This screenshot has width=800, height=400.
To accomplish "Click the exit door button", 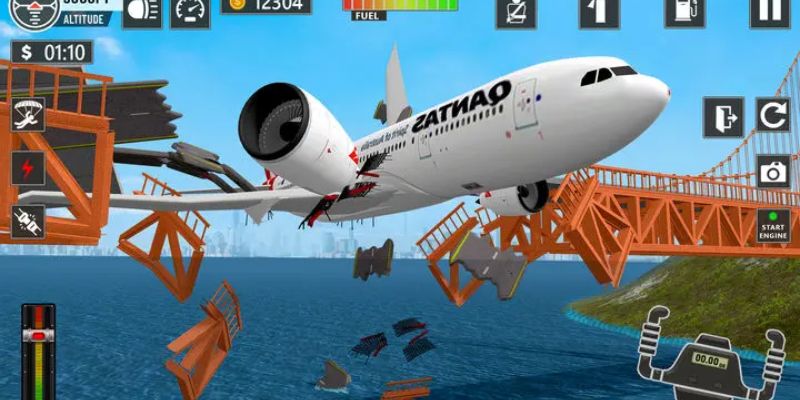I will [x=723, y=116].
